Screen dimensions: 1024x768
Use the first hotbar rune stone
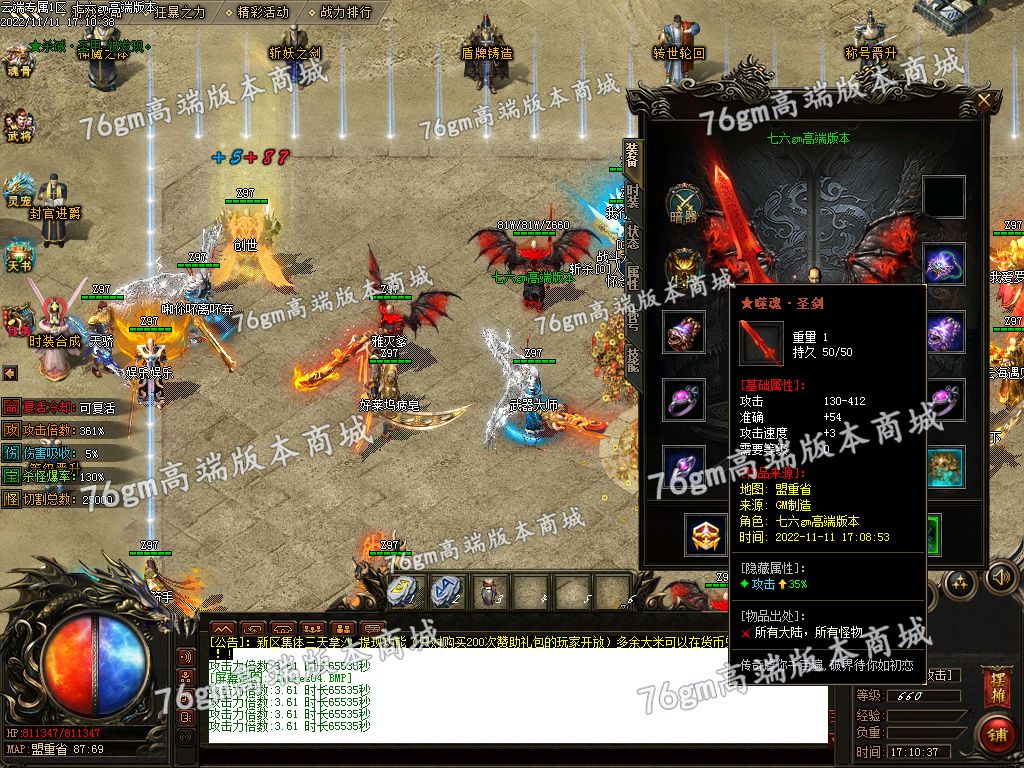click(x=403, y=590)
